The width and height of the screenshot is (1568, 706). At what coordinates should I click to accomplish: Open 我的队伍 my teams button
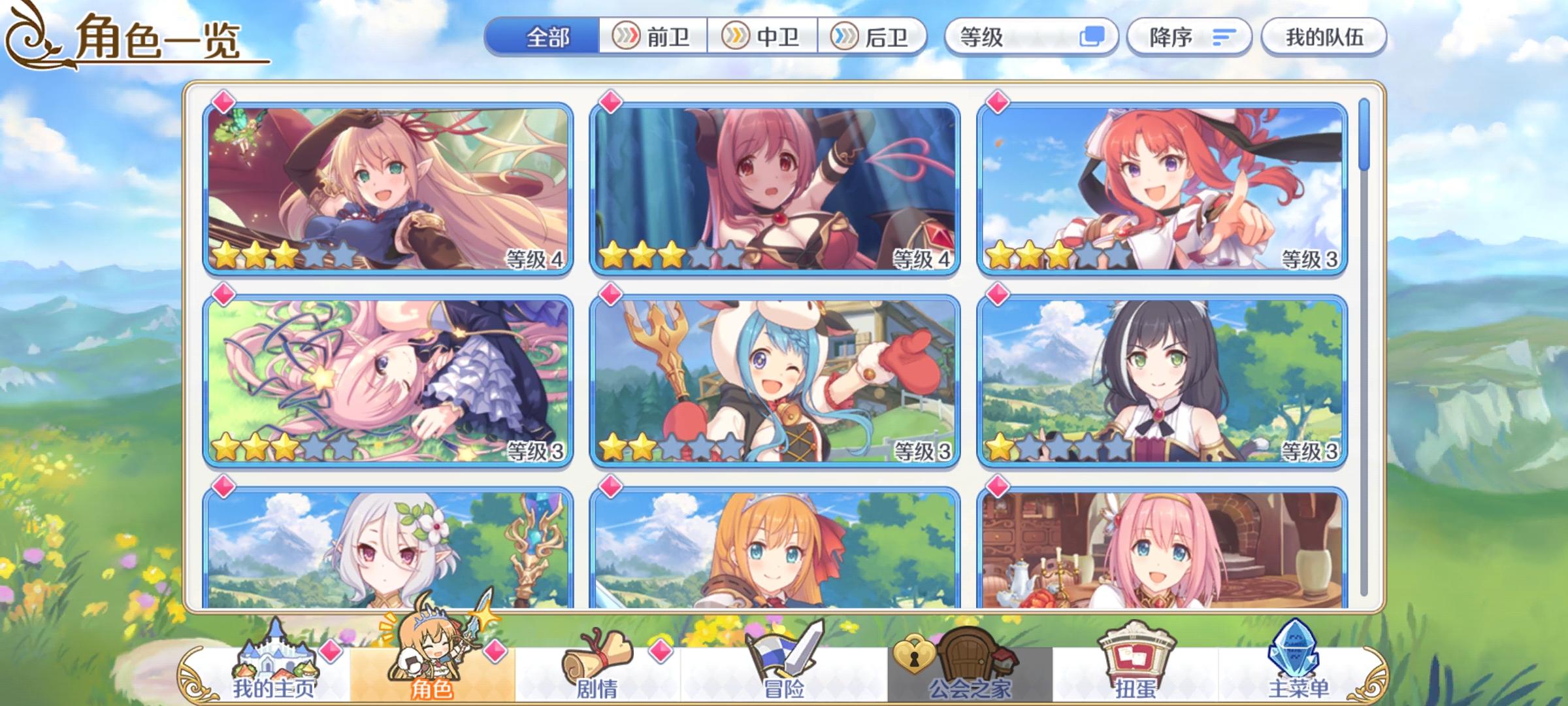1323,37
